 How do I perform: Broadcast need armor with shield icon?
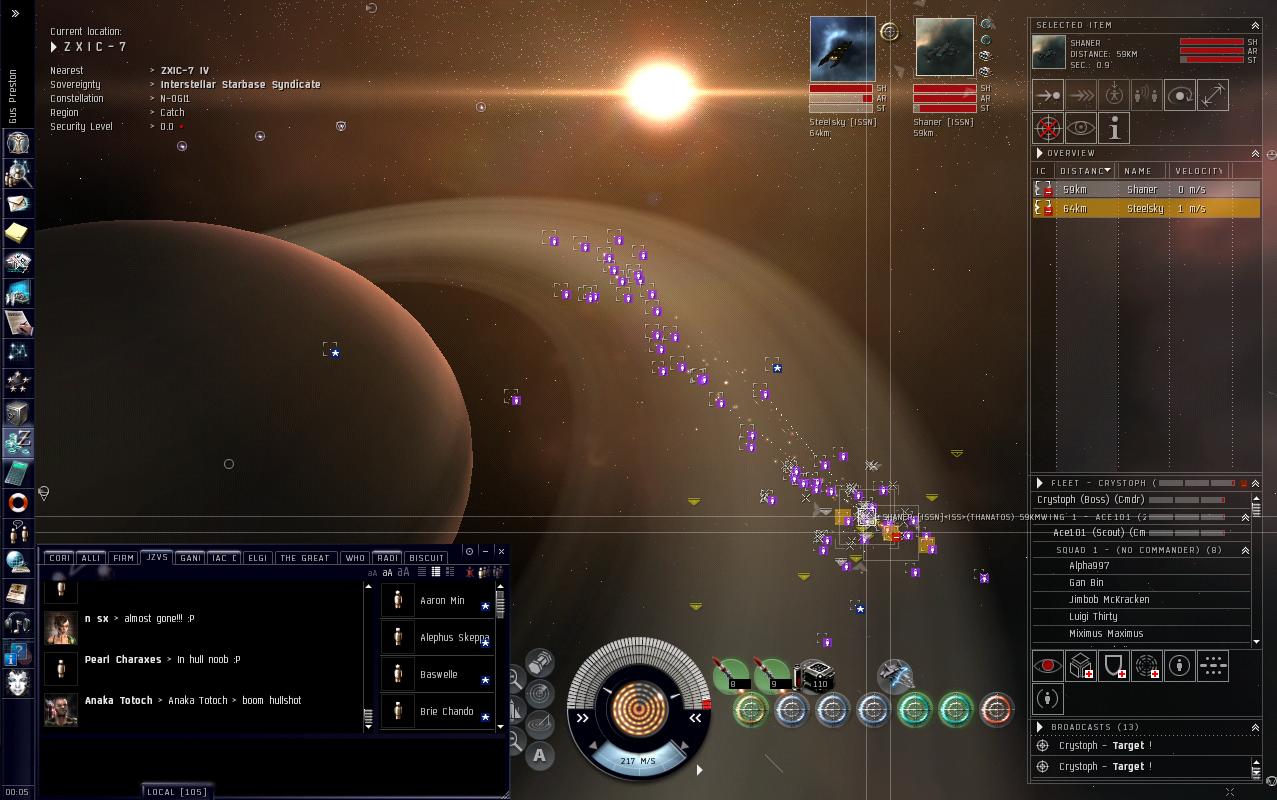(1113, 667)
